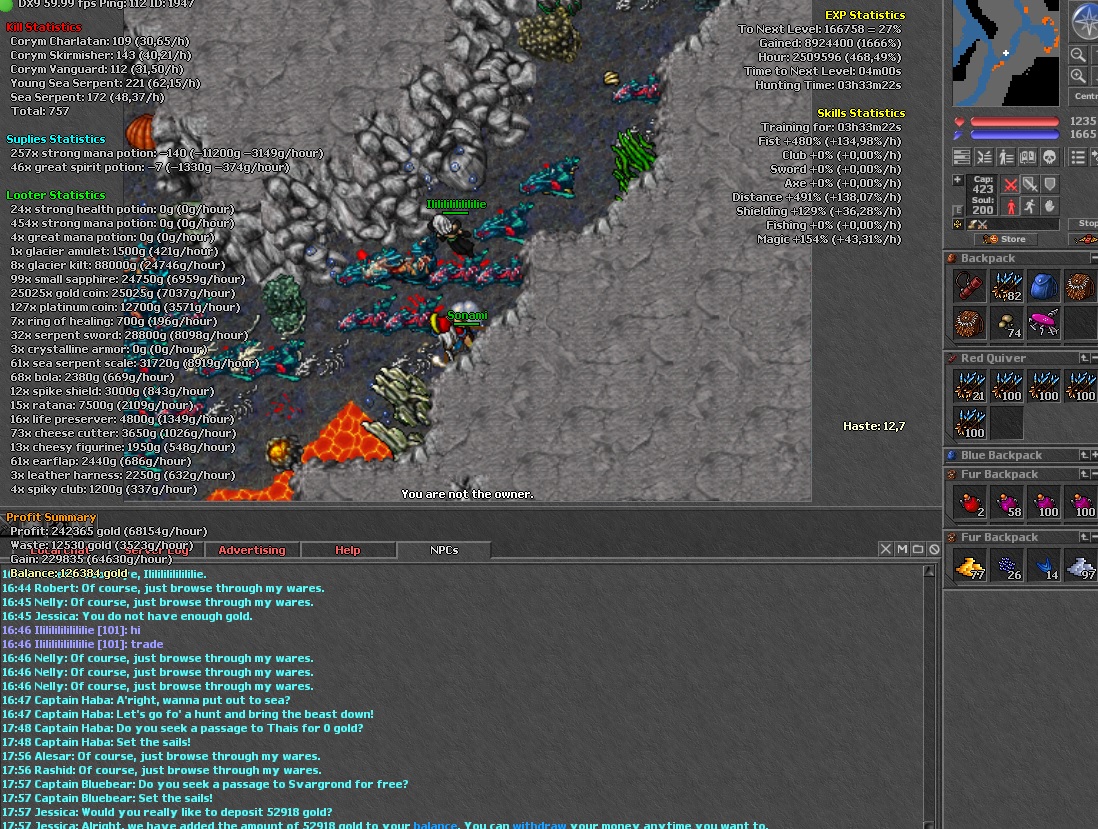
Task: Close the current chat channel
Action: (886, 549)
